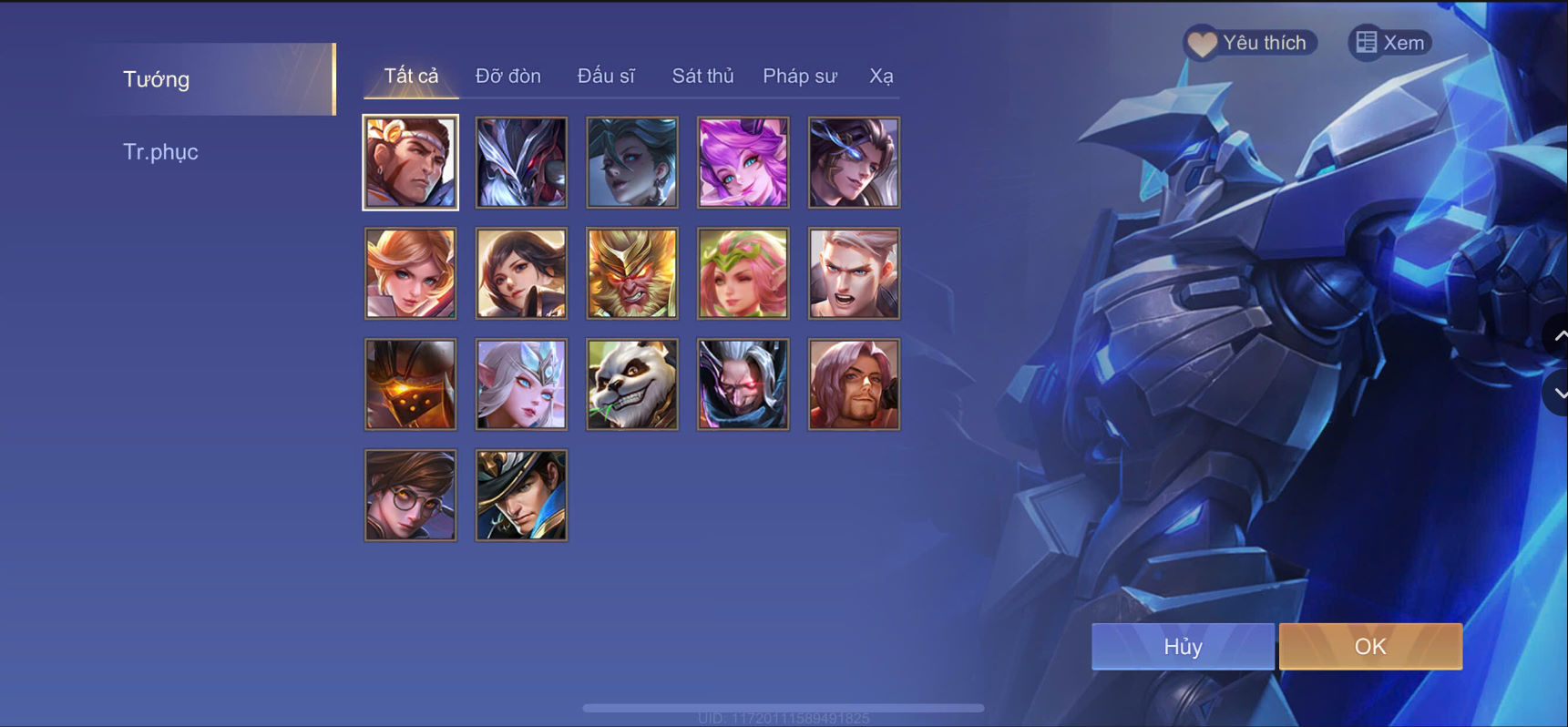
Task: Click the Xem view icon
Action: coord(1389,42)
